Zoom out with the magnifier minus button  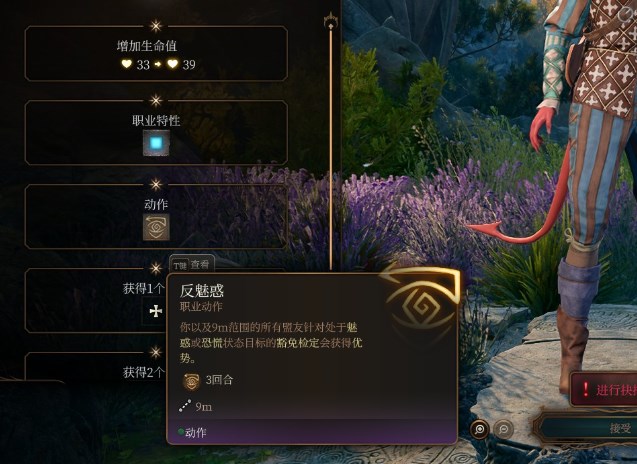point(505,429)
